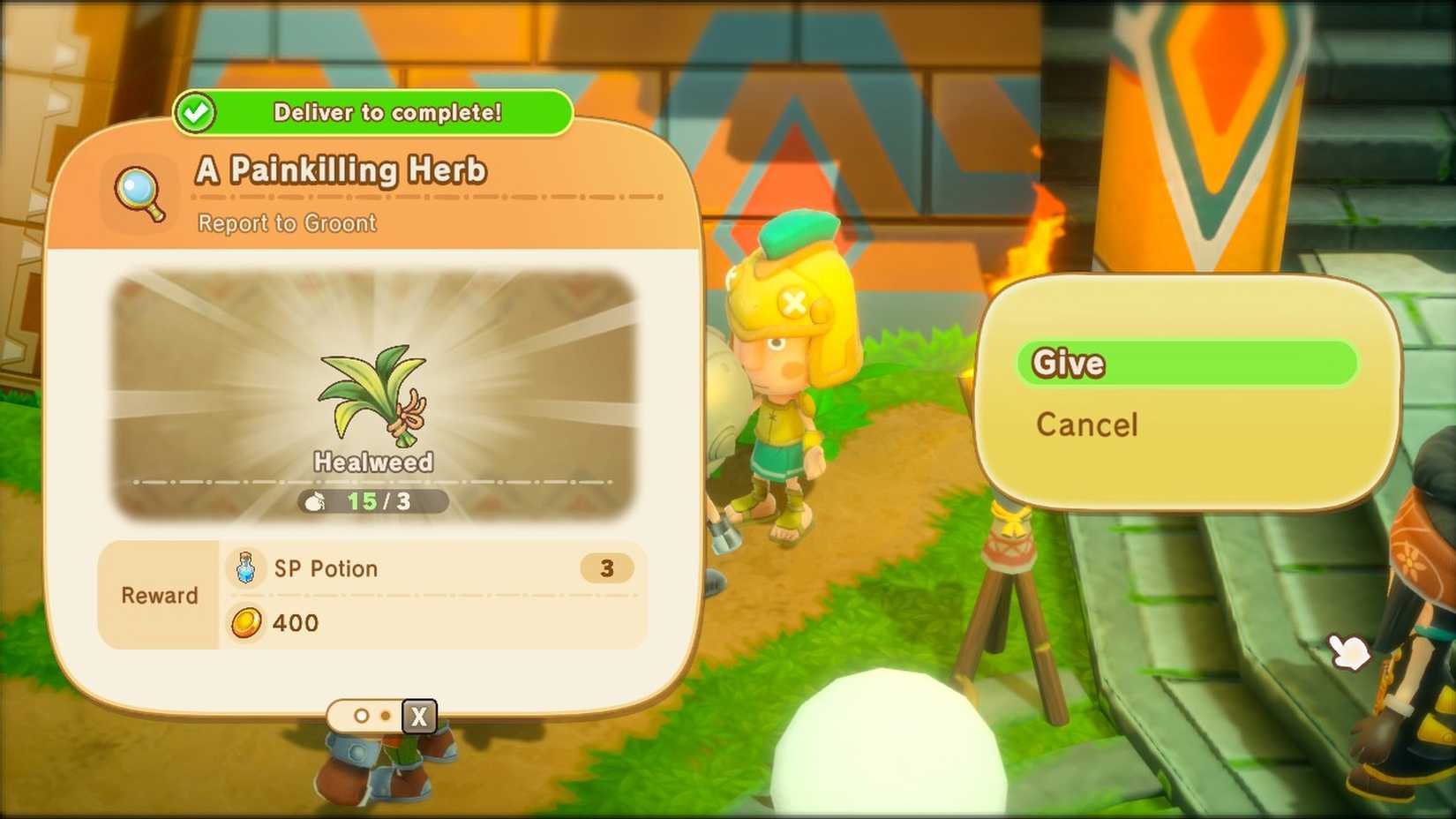Select the gold coin reward icon

pos(244,624)
